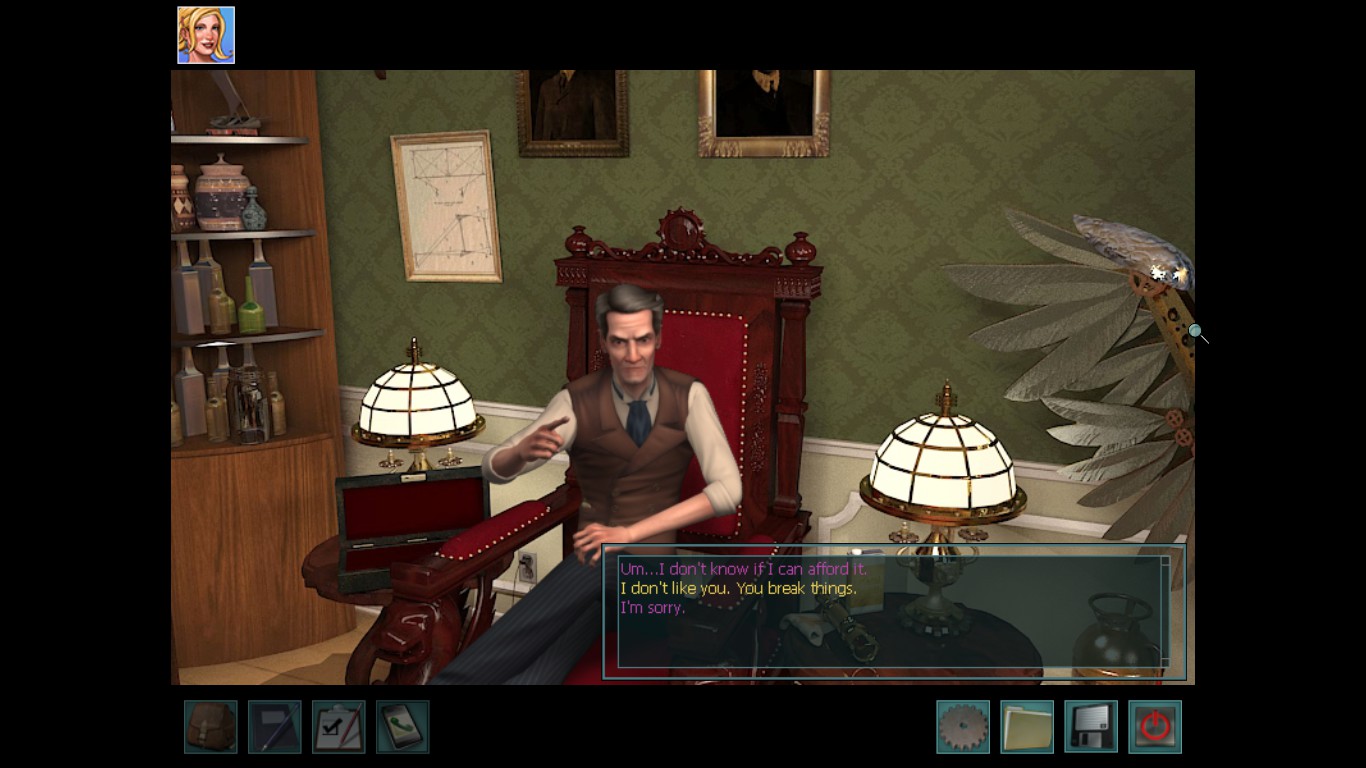Load a game via folder icon

(1027, 727)
